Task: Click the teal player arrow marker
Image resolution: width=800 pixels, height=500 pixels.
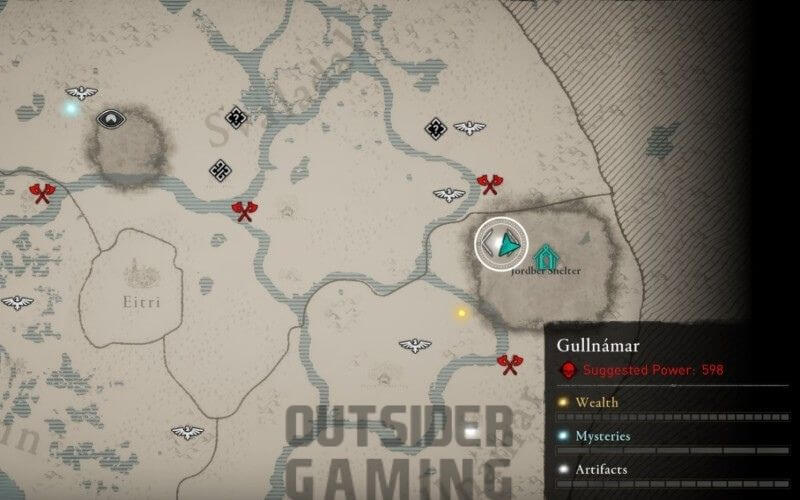Action: pyautogui.click(x=508, y=243)
